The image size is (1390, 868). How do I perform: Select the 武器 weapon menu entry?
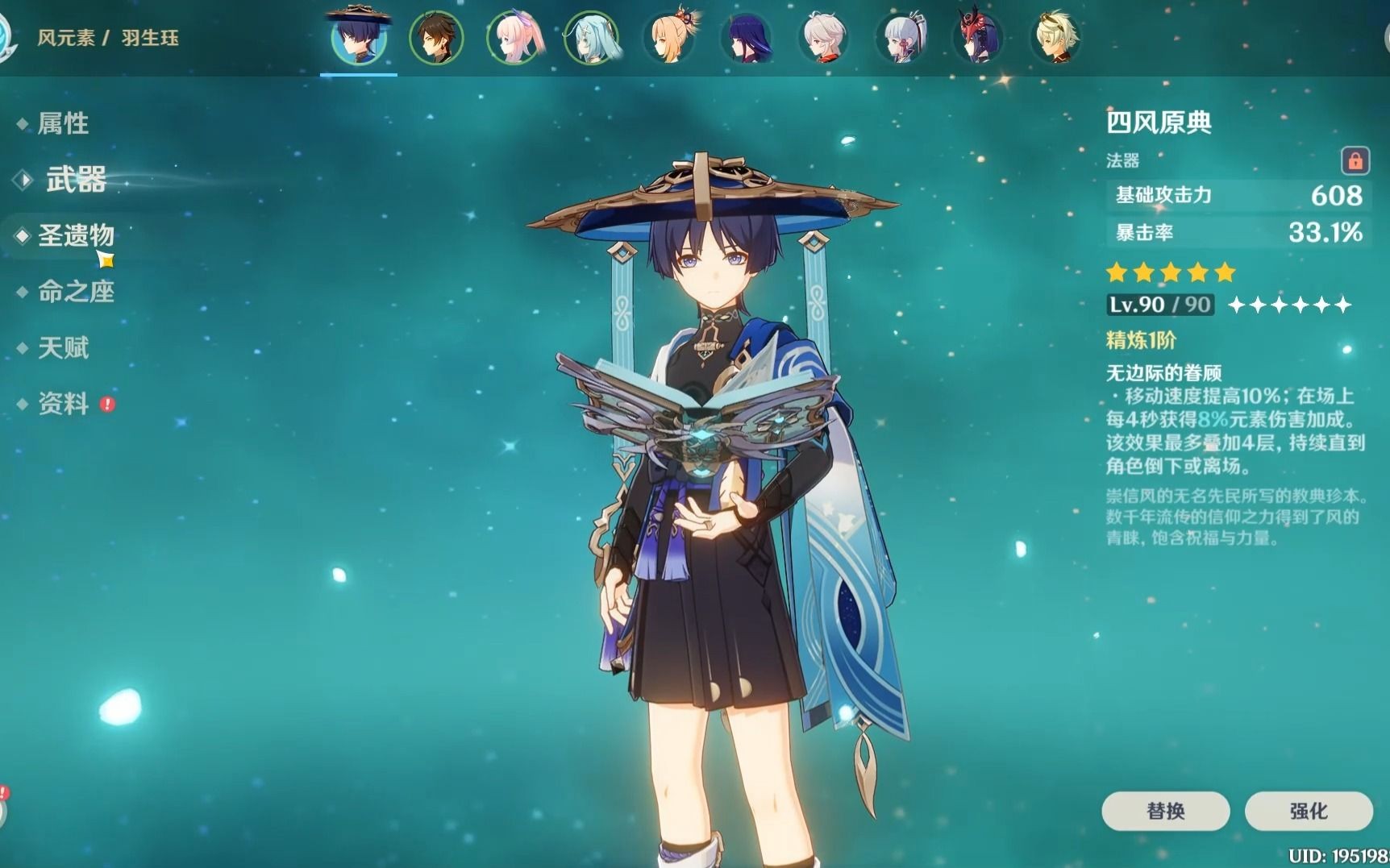click(x=75, y=179)
